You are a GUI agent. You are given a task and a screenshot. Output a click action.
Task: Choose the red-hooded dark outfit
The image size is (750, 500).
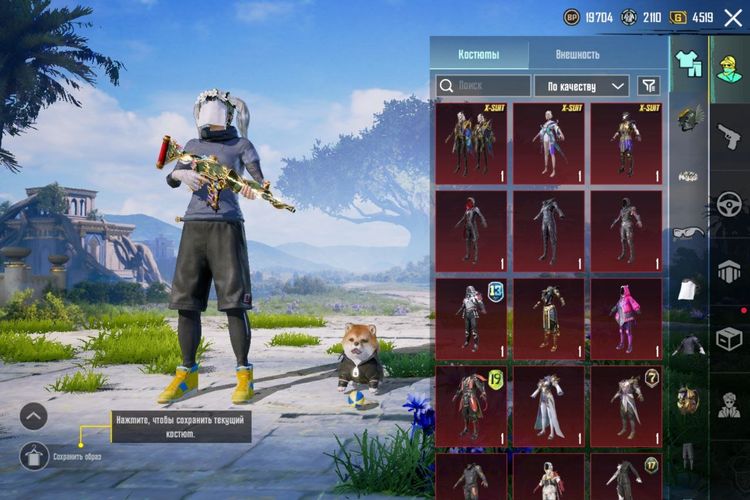pyautogui.click(x=471, y=229)
